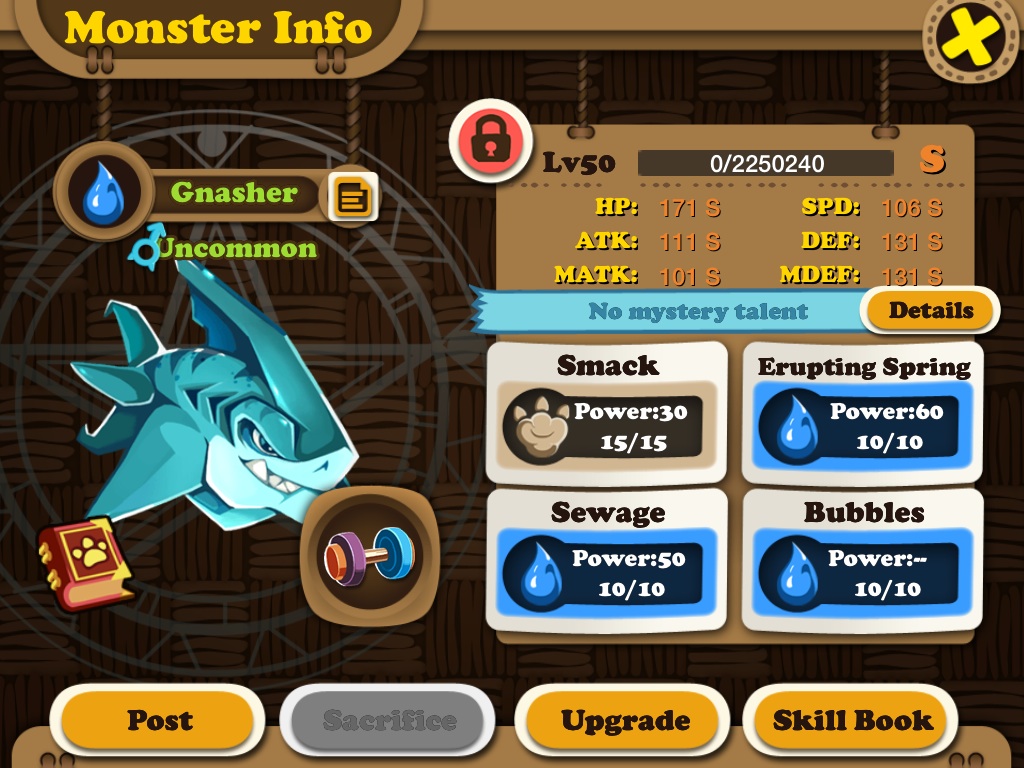Open the notes icon beside Gnasher's name
The height and width of the screenshot is (768, 1024).
(x=353, y=197)
